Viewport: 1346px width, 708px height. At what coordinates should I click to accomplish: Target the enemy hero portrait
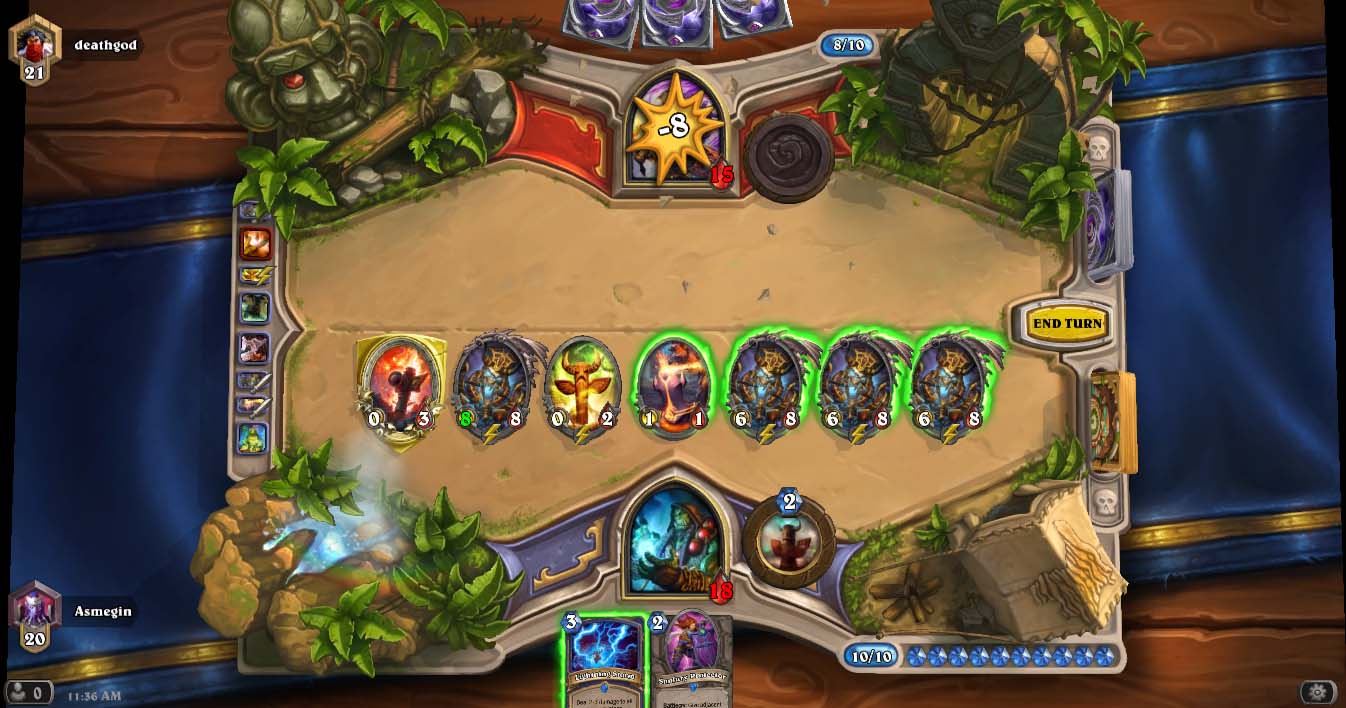pos(674,129)
